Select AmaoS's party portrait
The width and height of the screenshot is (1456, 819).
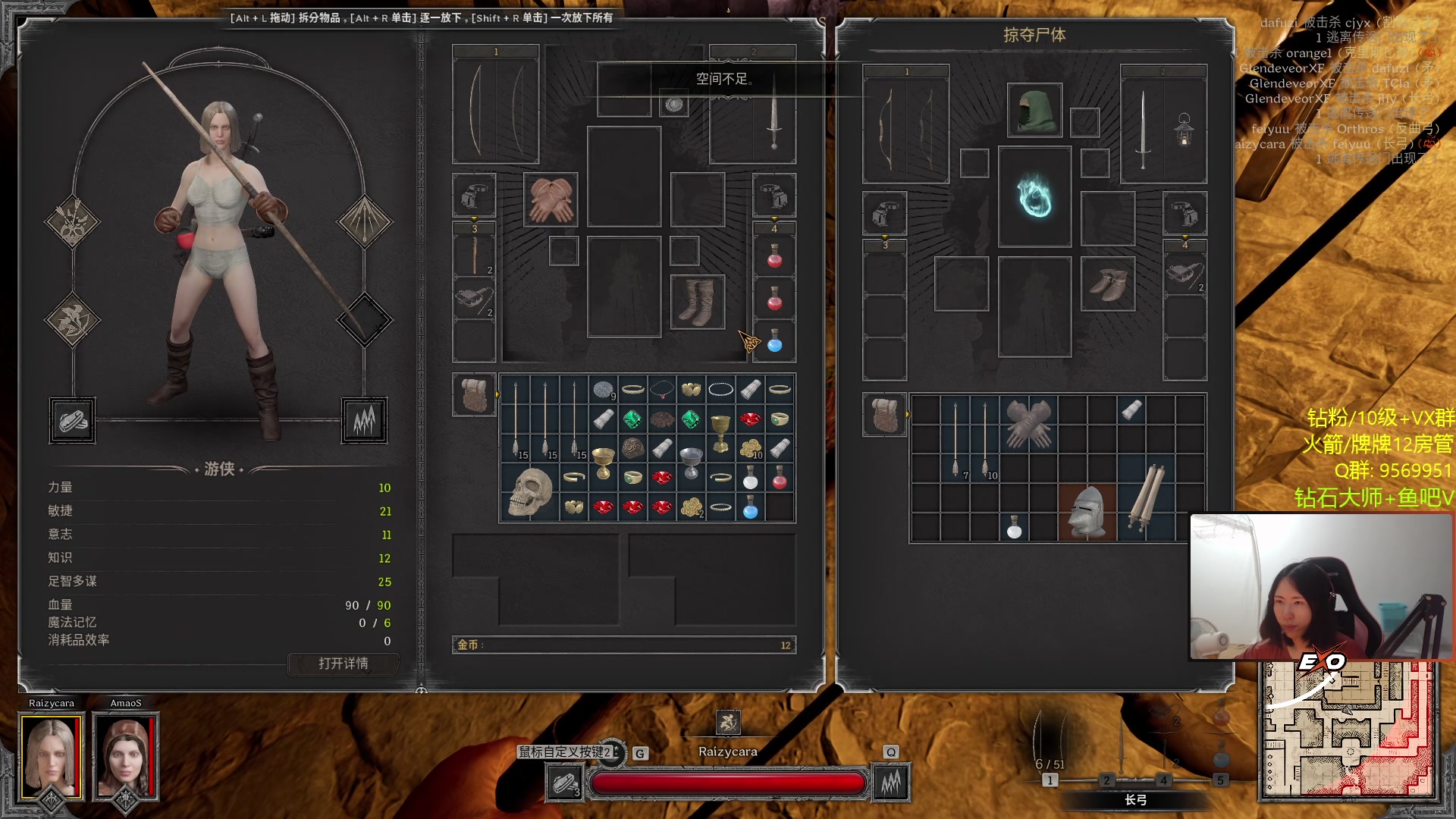coord(125,758)
